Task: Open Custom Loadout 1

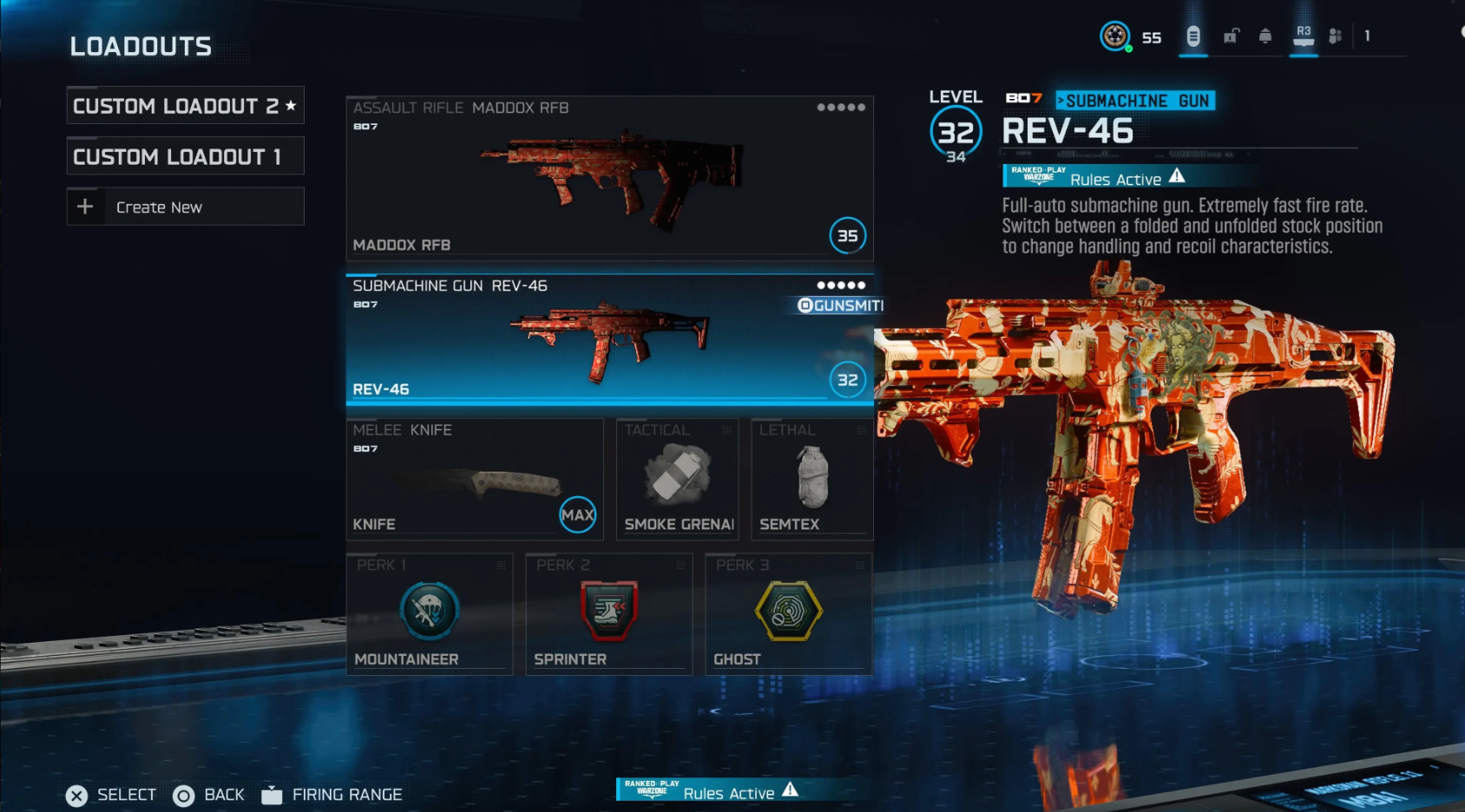Action: 185,156
